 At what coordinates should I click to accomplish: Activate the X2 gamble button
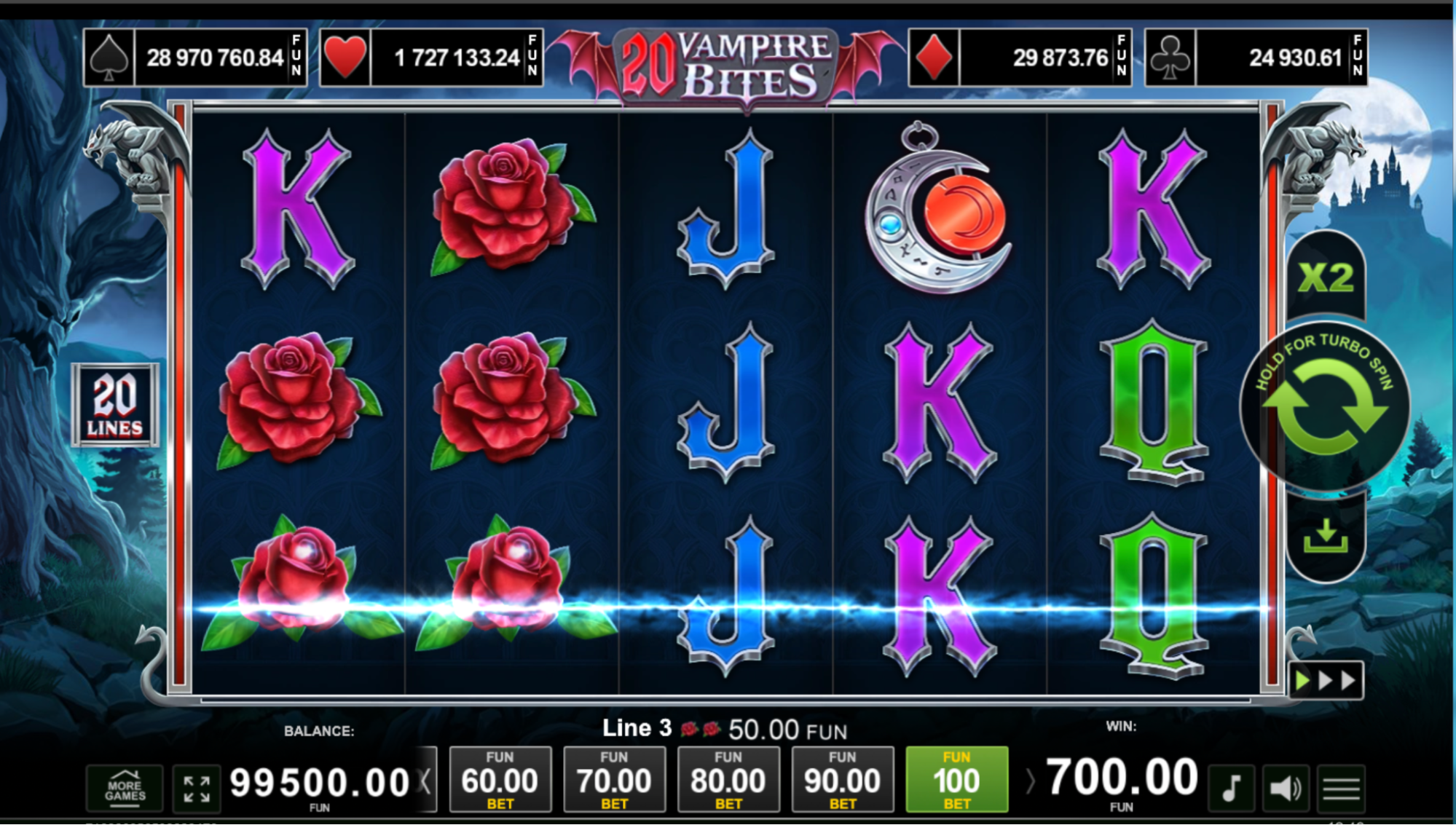pos(1325,278)
